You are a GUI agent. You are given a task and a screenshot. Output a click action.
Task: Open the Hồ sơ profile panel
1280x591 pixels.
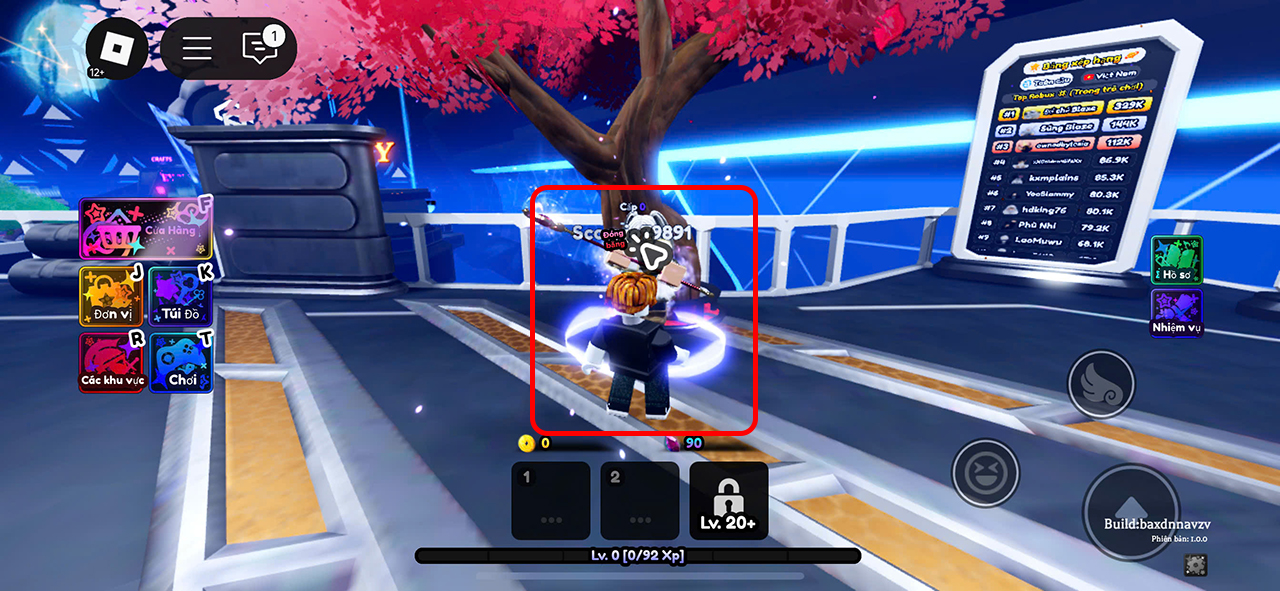[x=1176, y=260]
